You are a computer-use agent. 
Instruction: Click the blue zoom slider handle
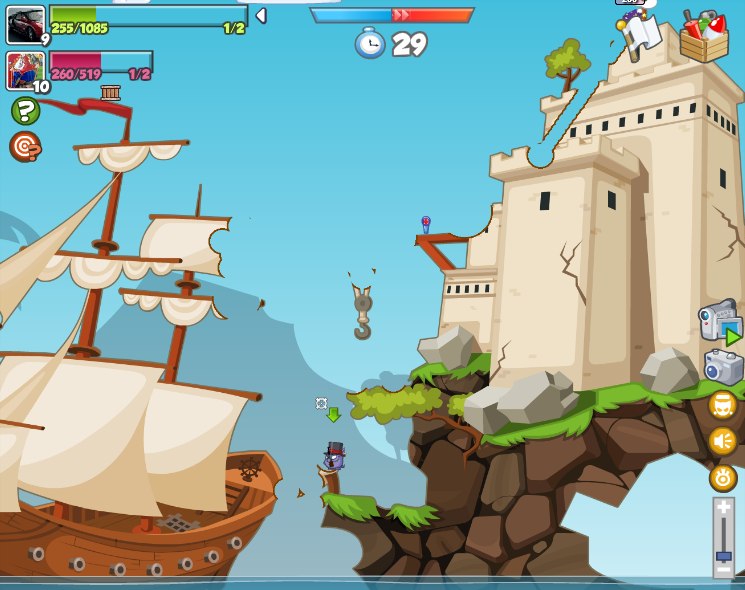(723, 556)
